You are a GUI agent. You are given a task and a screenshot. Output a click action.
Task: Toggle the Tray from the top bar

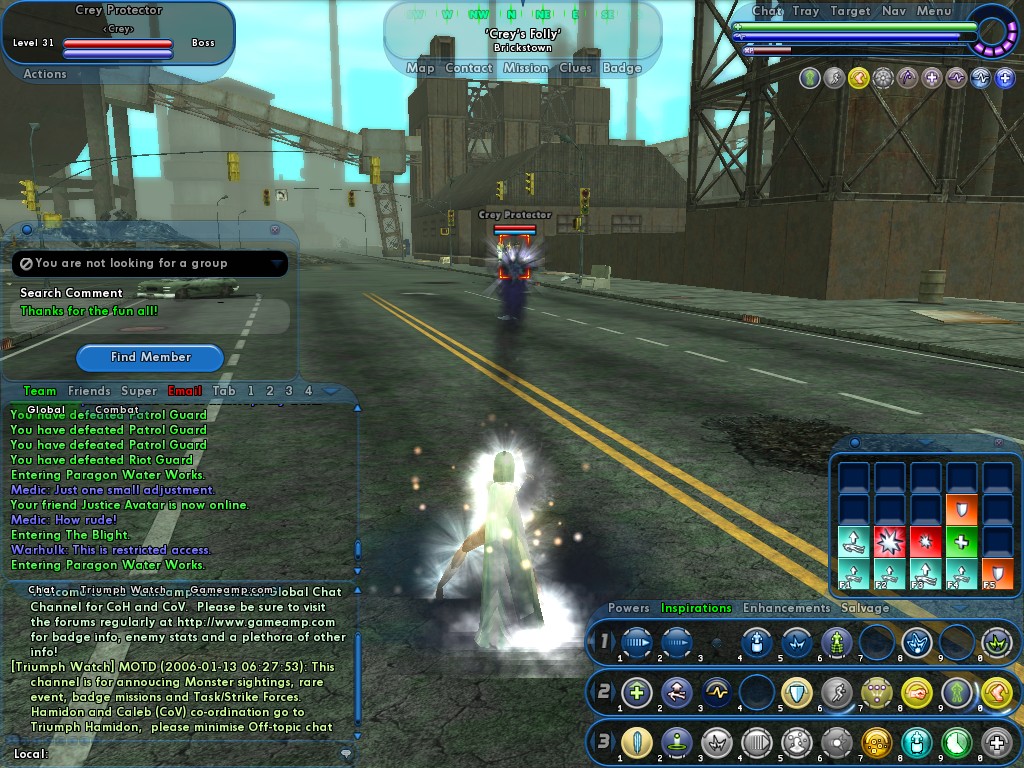click(805, 11)
